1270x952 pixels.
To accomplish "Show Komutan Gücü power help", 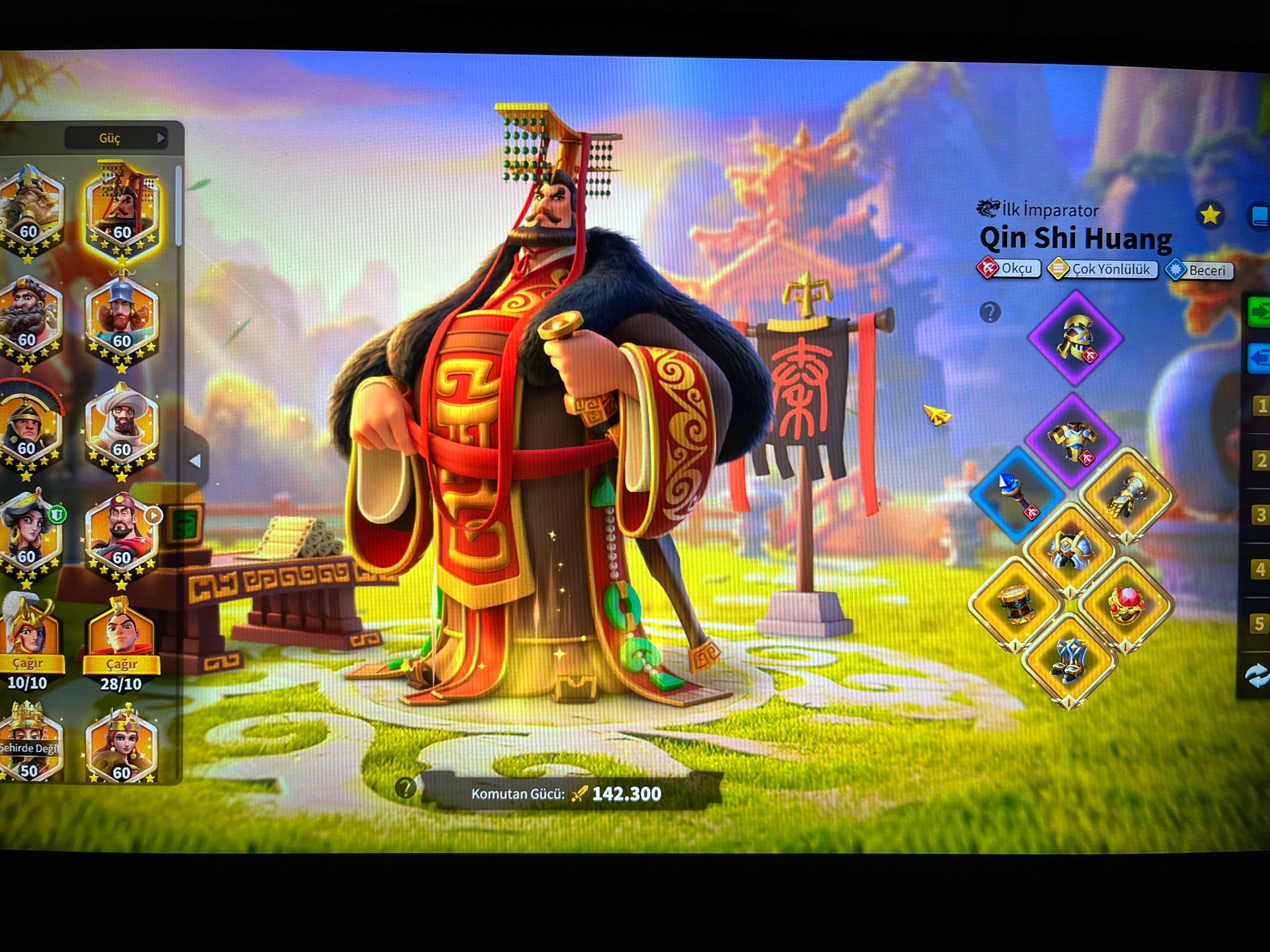I will coord(406,788).
